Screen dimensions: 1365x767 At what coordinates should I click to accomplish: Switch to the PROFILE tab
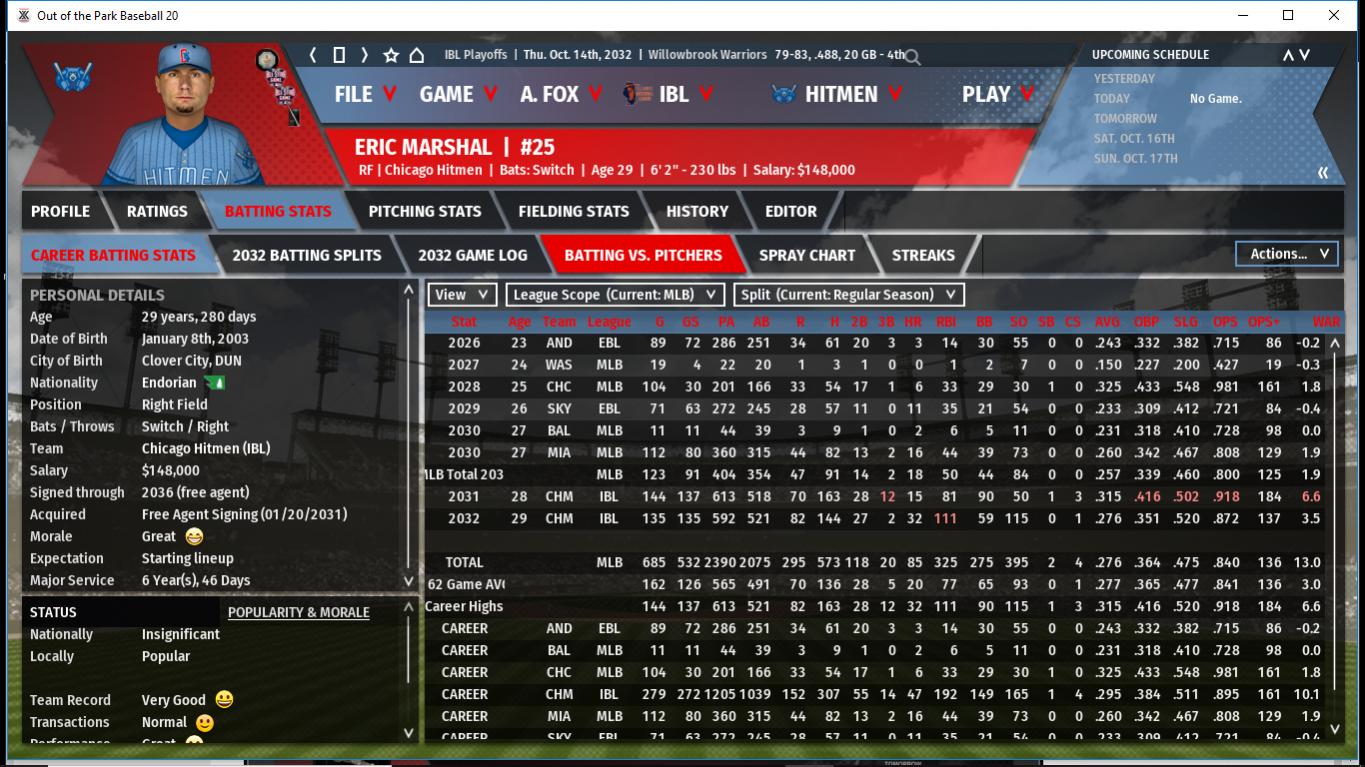(x=60, y=211)
